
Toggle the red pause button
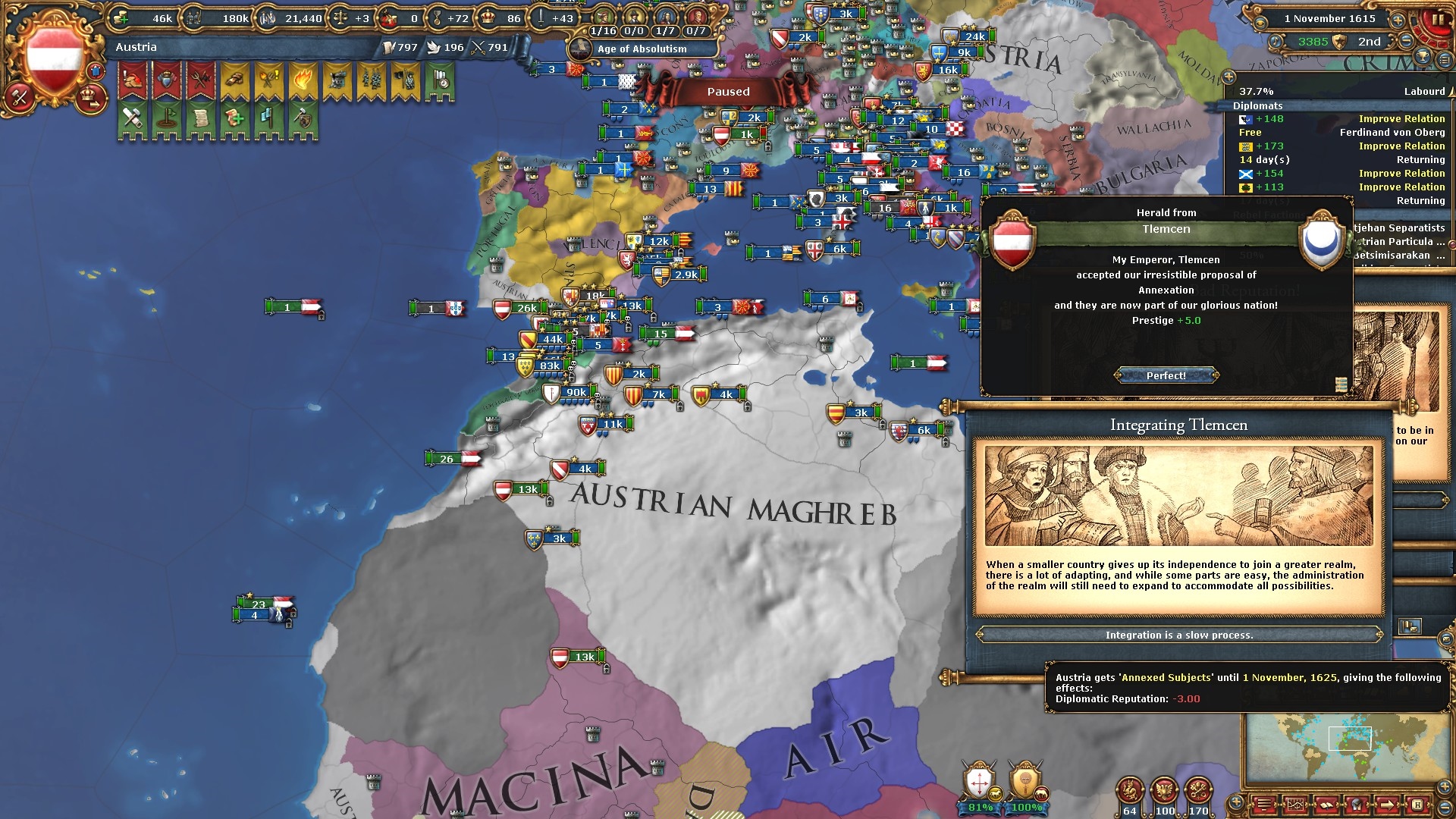1436,20
